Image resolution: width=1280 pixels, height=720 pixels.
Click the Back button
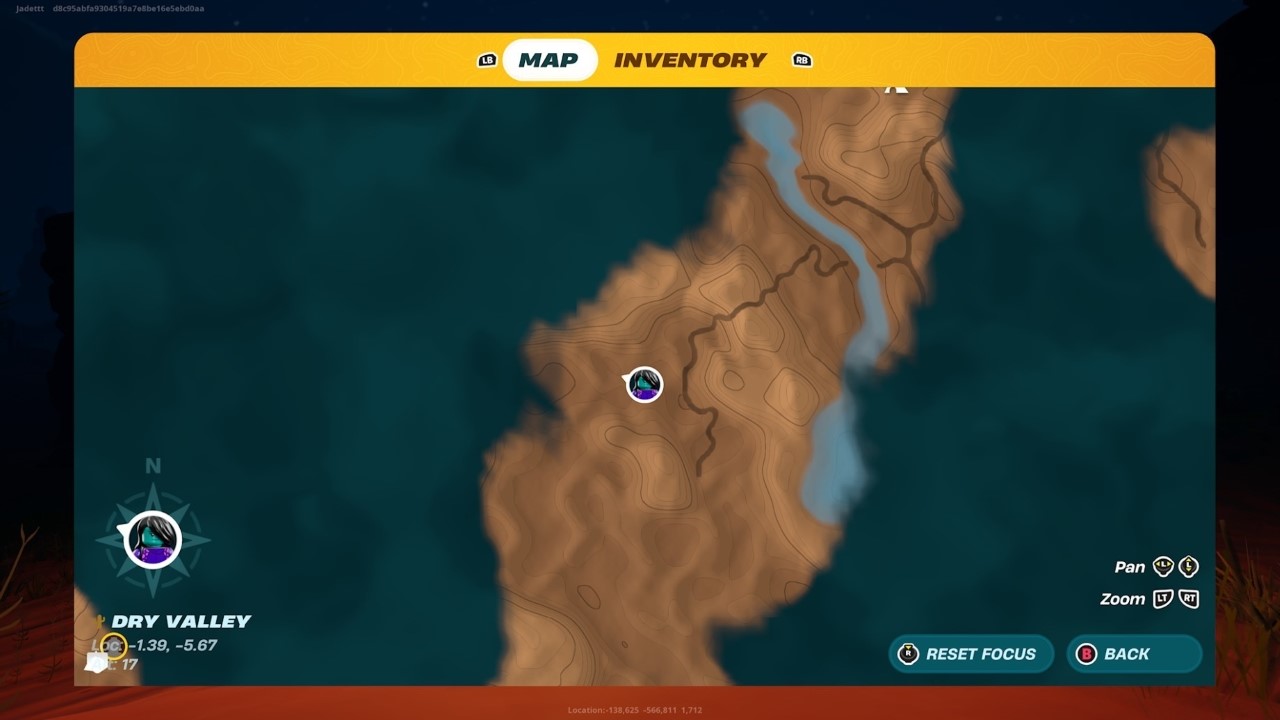1134,654
